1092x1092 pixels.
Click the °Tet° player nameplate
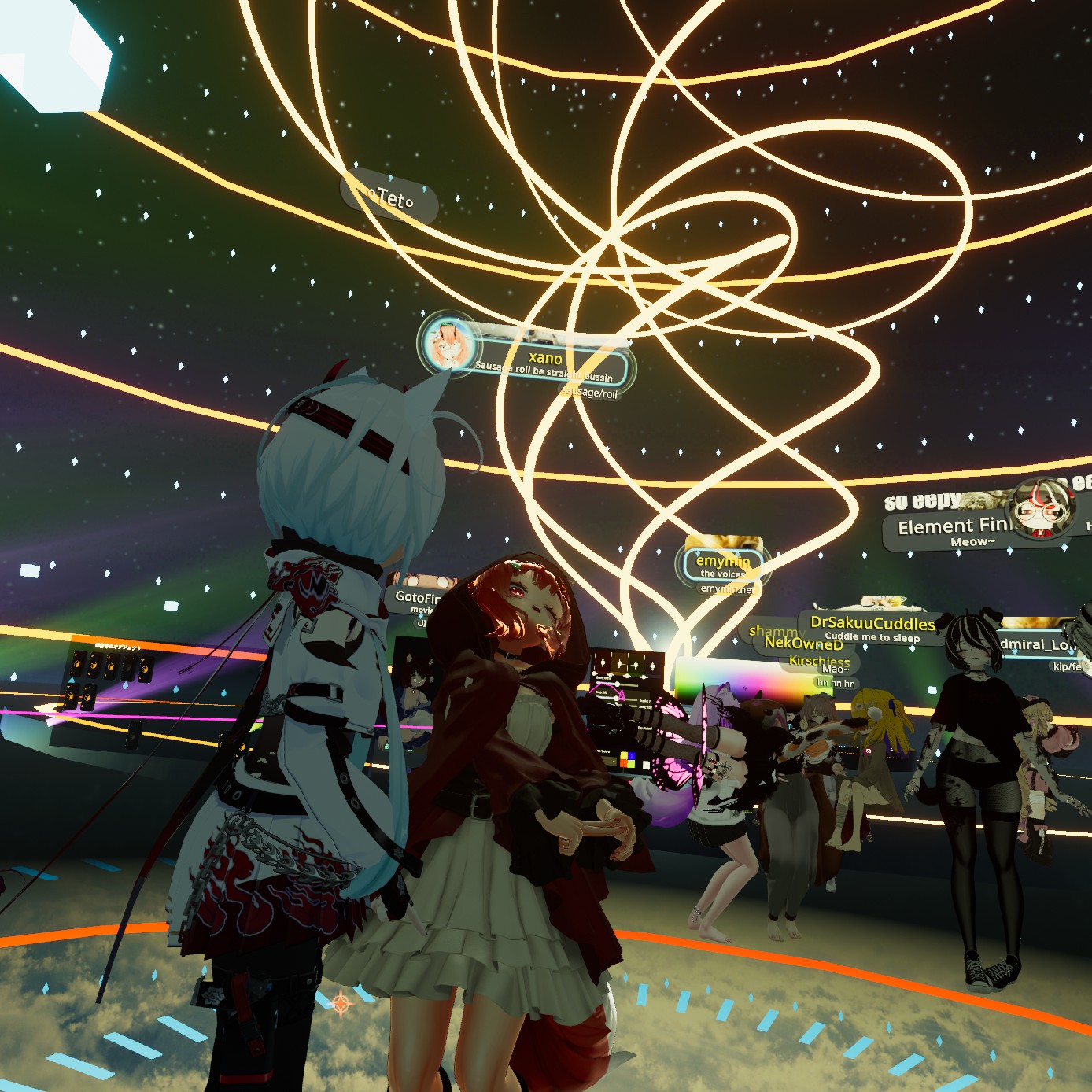(389, 198)
